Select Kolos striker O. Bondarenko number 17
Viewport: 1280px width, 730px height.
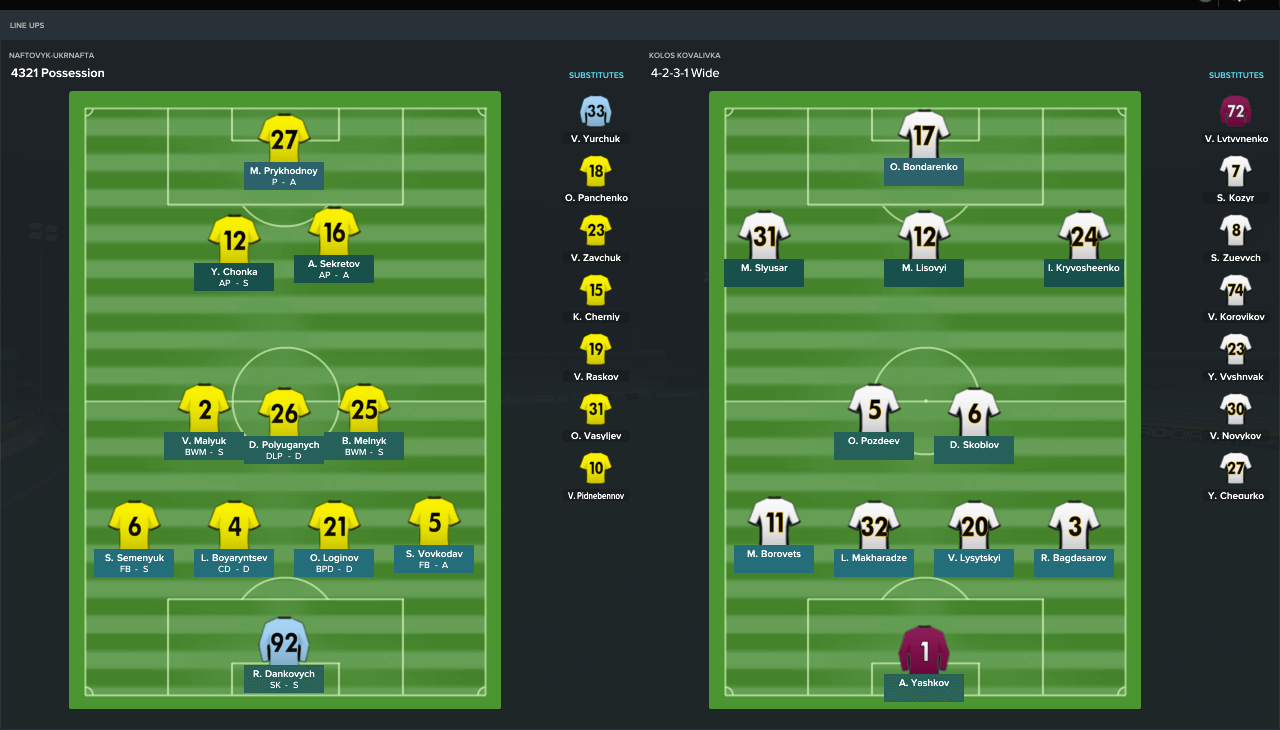tap(924, 133)
